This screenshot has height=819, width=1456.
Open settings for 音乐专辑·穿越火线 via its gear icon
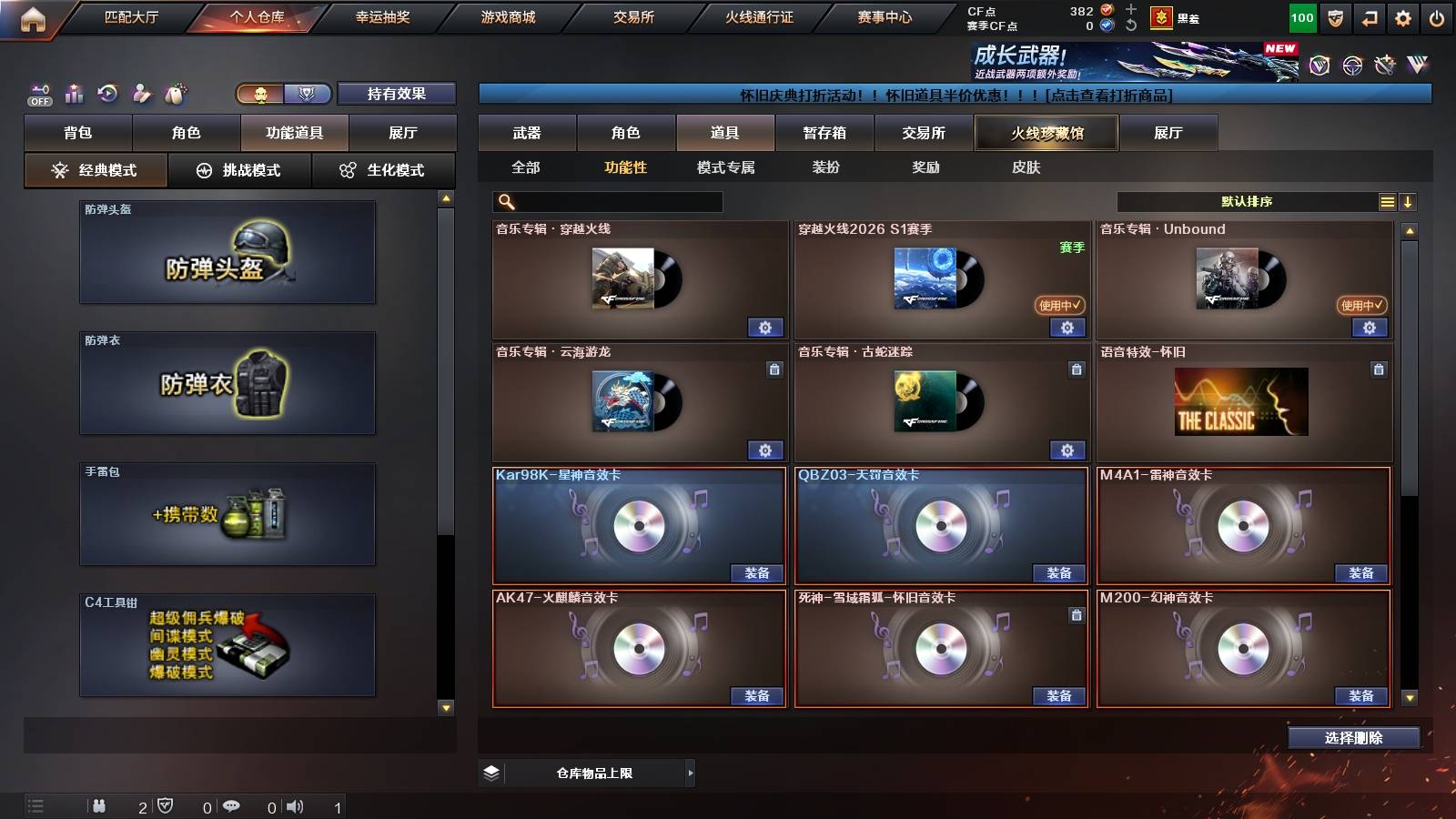point(767,327)
